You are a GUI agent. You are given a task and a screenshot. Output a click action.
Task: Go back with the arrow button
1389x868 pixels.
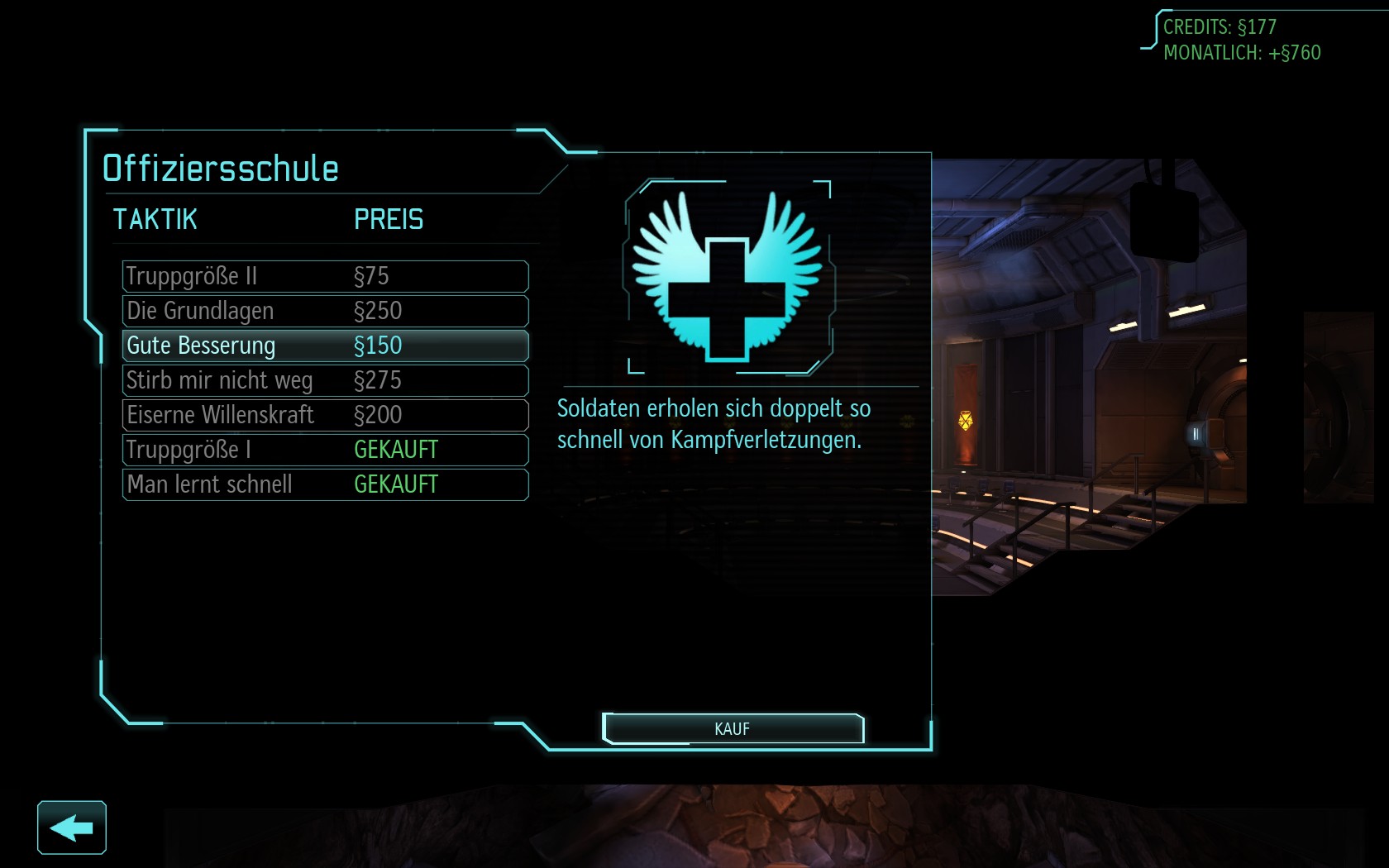pos(72,827)
